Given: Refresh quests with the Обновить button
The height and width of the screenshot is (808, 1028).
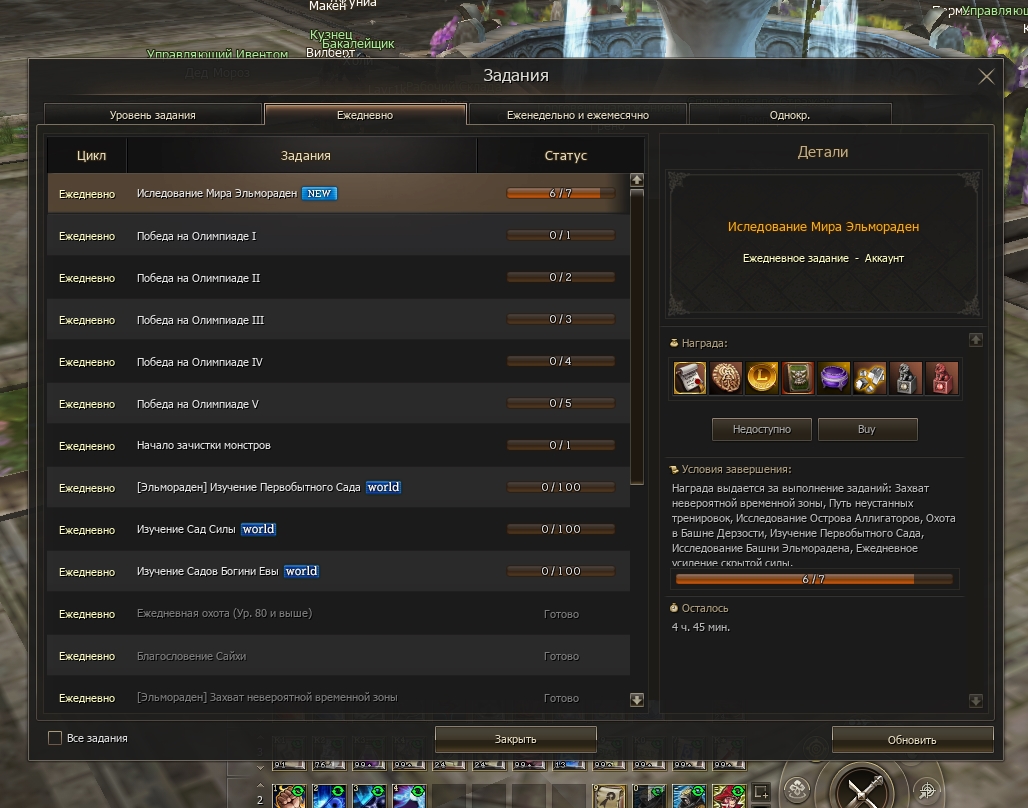Looking at the screenshot, I should click(x=912, y=740).
